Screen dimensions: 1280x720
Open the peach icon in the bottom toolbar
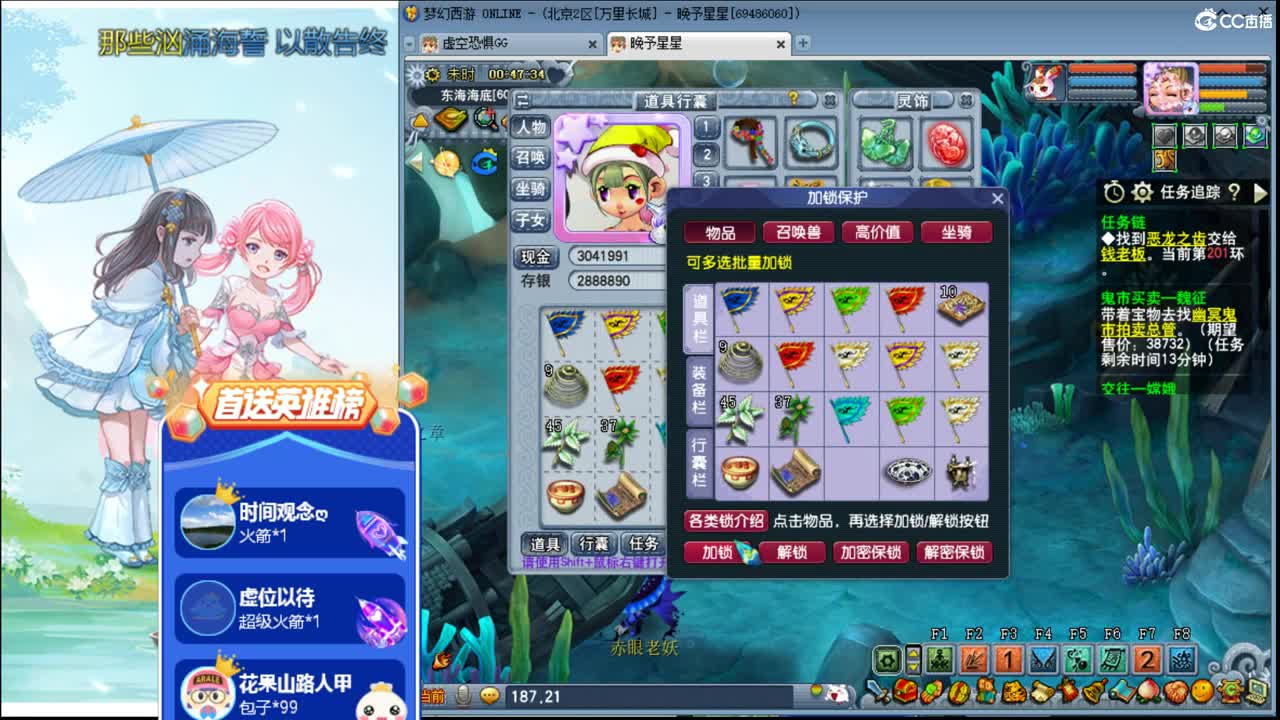coord(1149,692)
